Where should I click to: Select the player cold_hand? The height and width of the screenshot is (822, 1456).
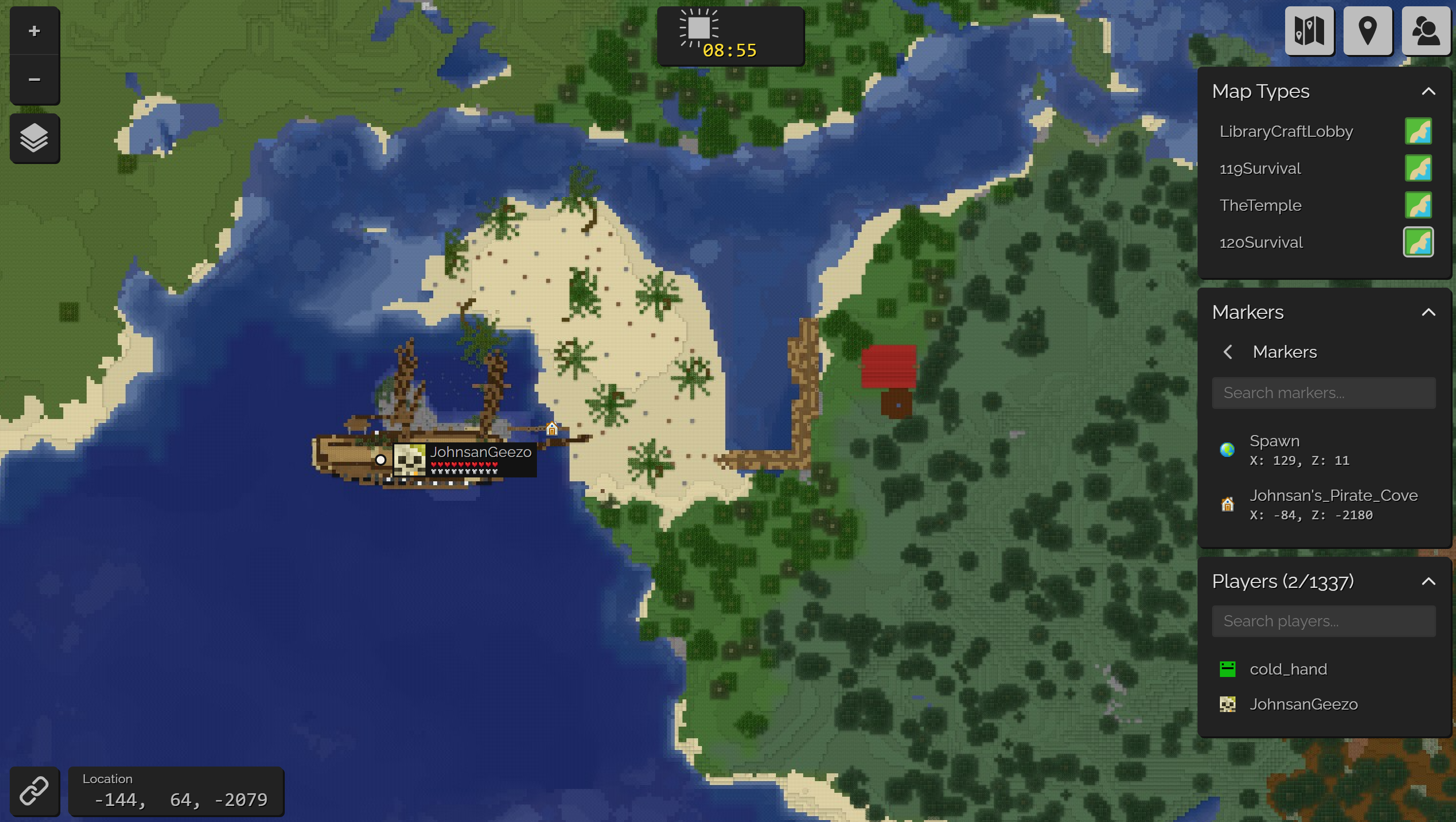pos(1289,668)
